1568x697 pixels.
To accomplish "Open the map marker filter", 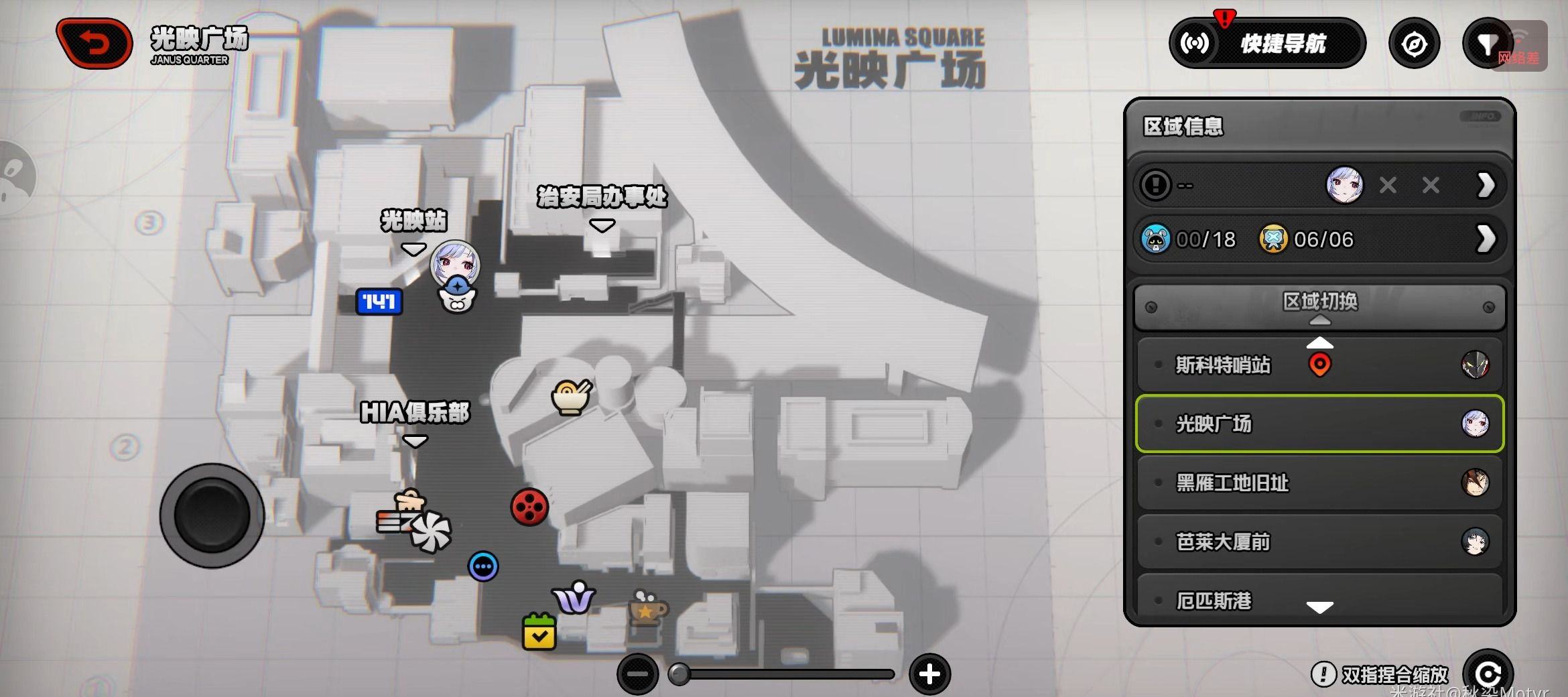I will pos(1487,44).
